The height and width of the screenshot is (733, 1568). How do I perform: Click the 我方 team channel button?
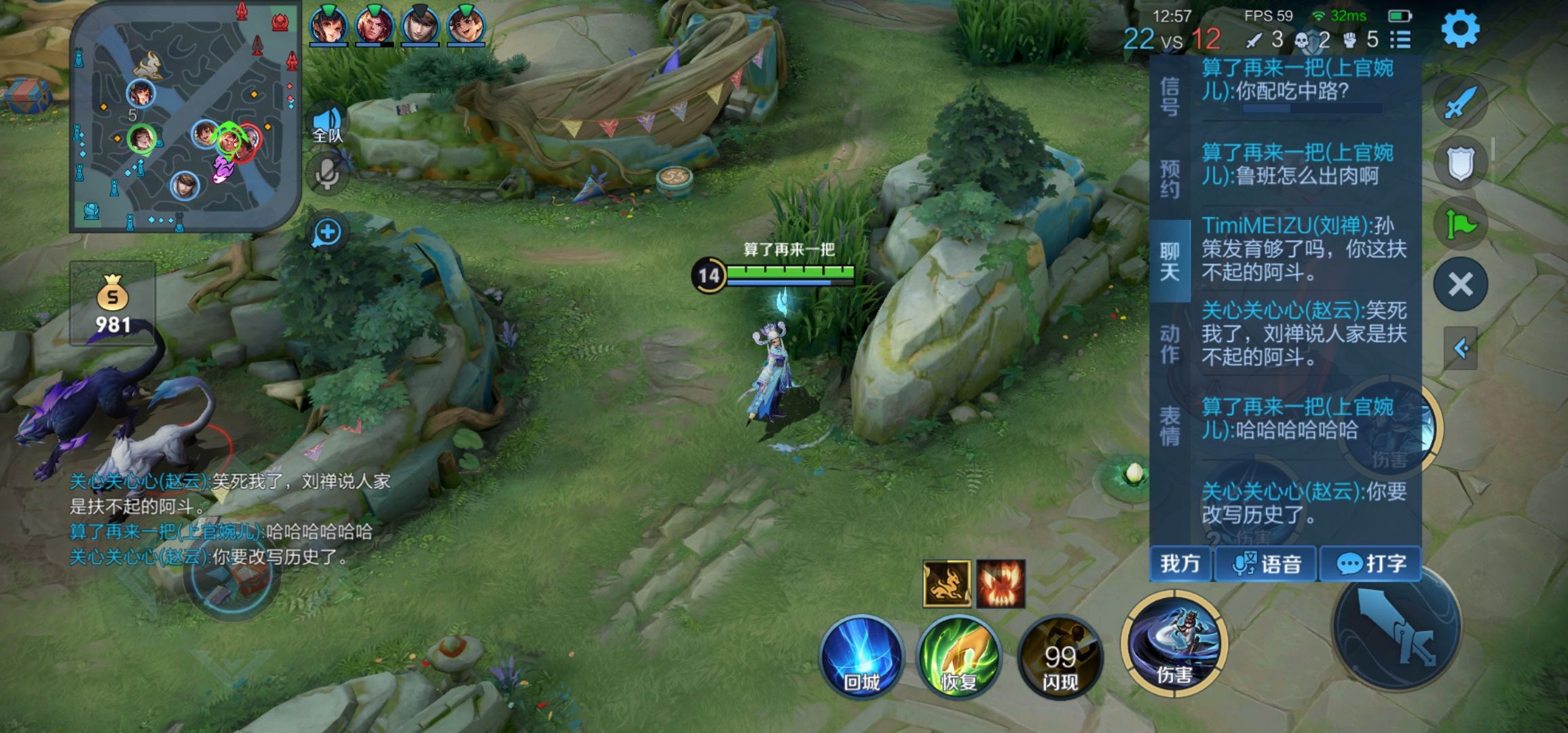tap(1180, 564)
